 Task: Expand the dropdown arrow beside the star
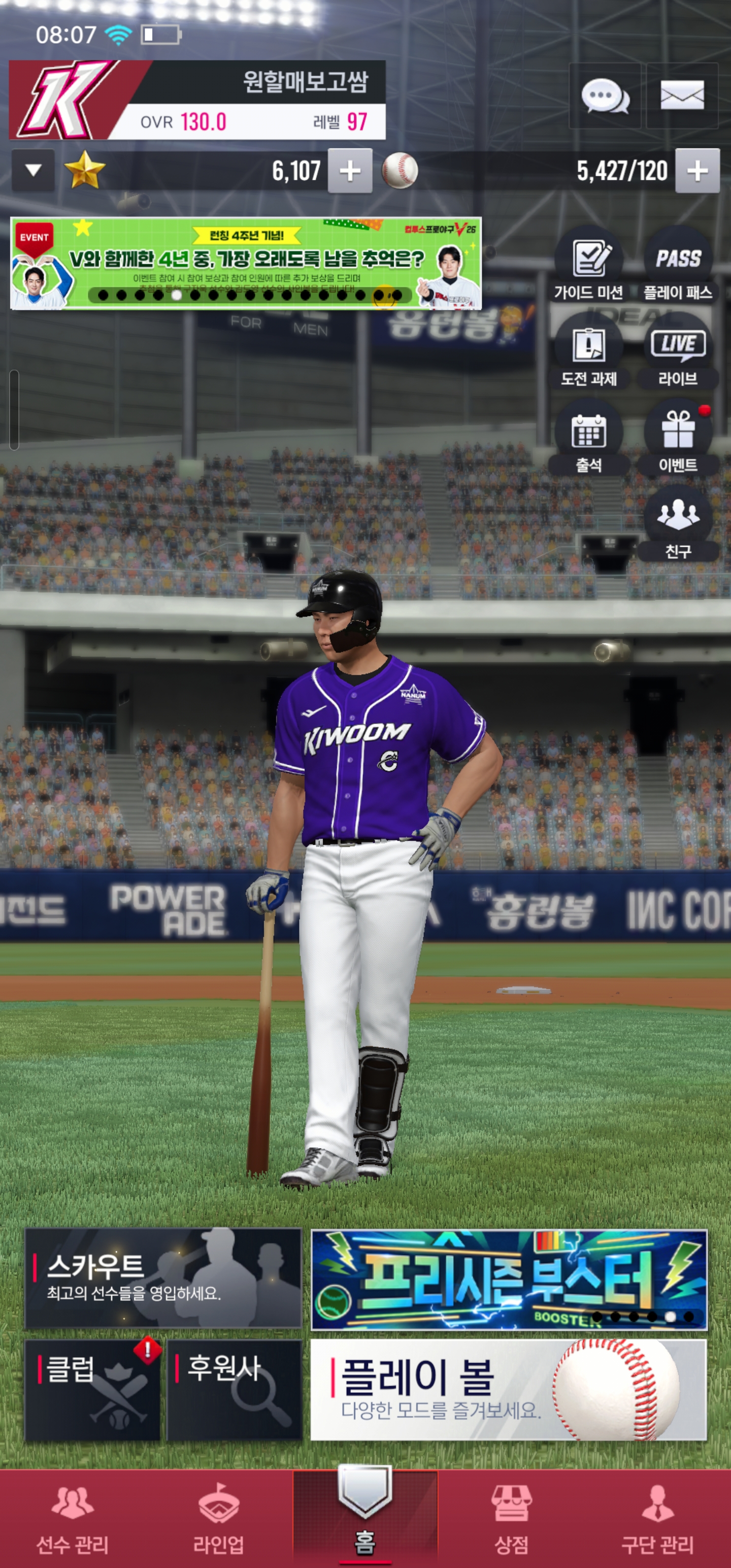(x=34, y=171)
